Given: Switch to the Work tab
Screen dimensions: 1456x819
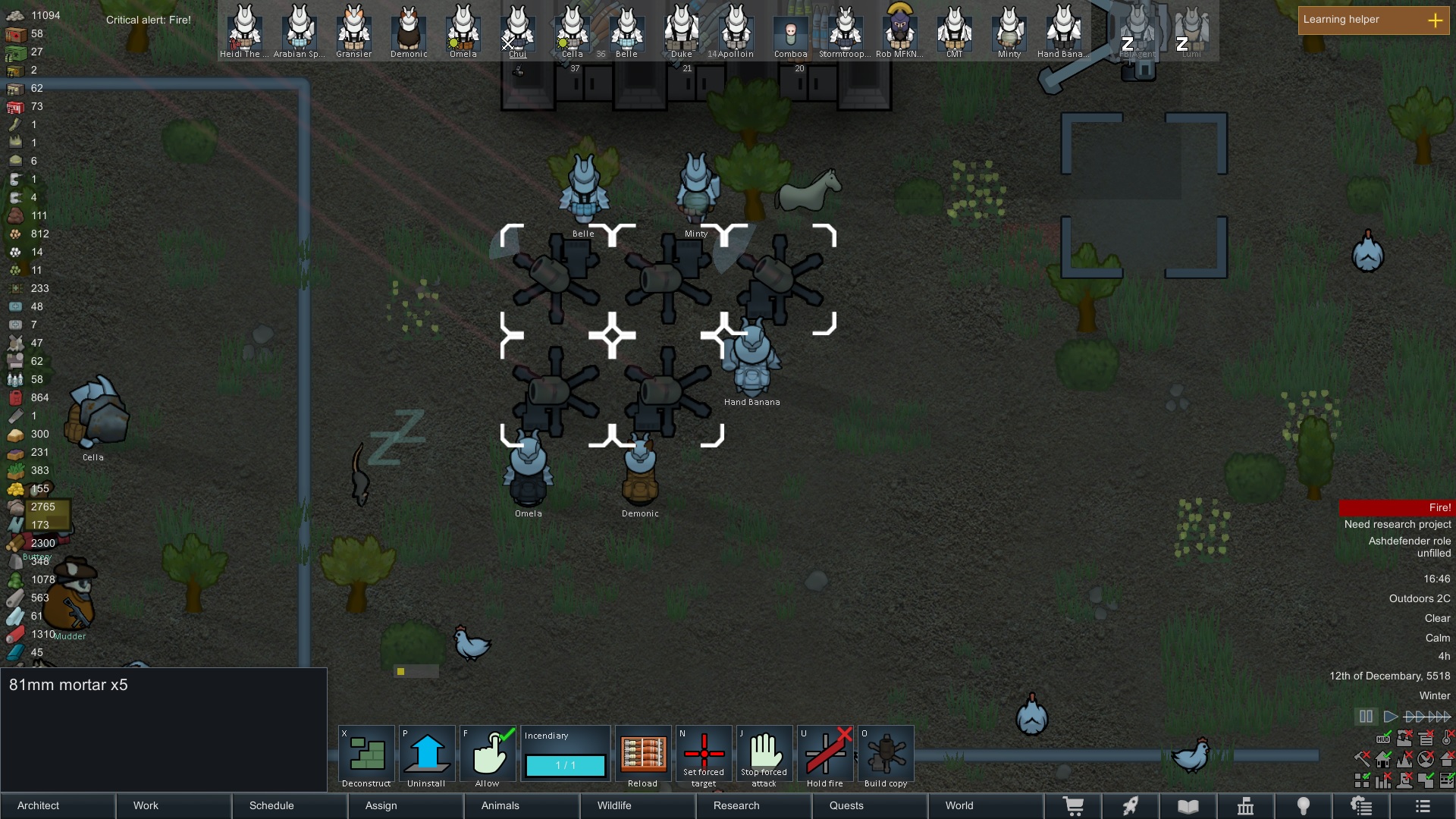Looking at the screenshot, I should (174, 805).
